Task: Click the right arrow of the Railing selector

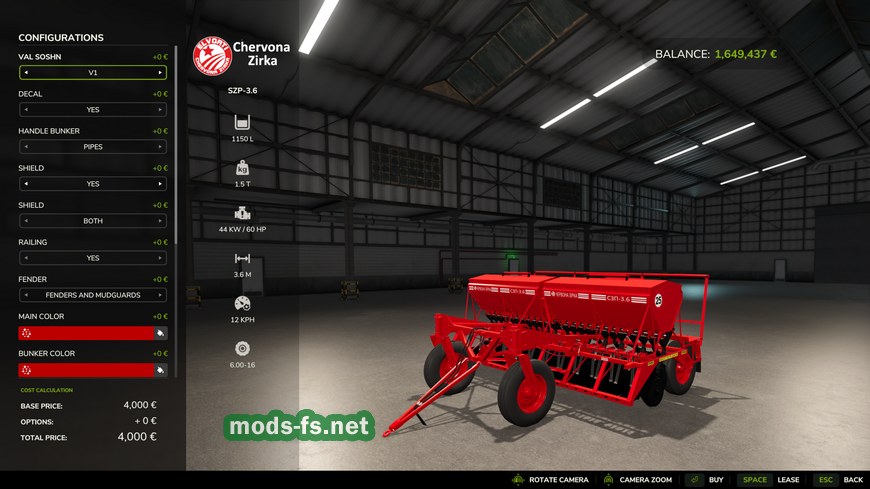Action: click(x=160, y=258)
